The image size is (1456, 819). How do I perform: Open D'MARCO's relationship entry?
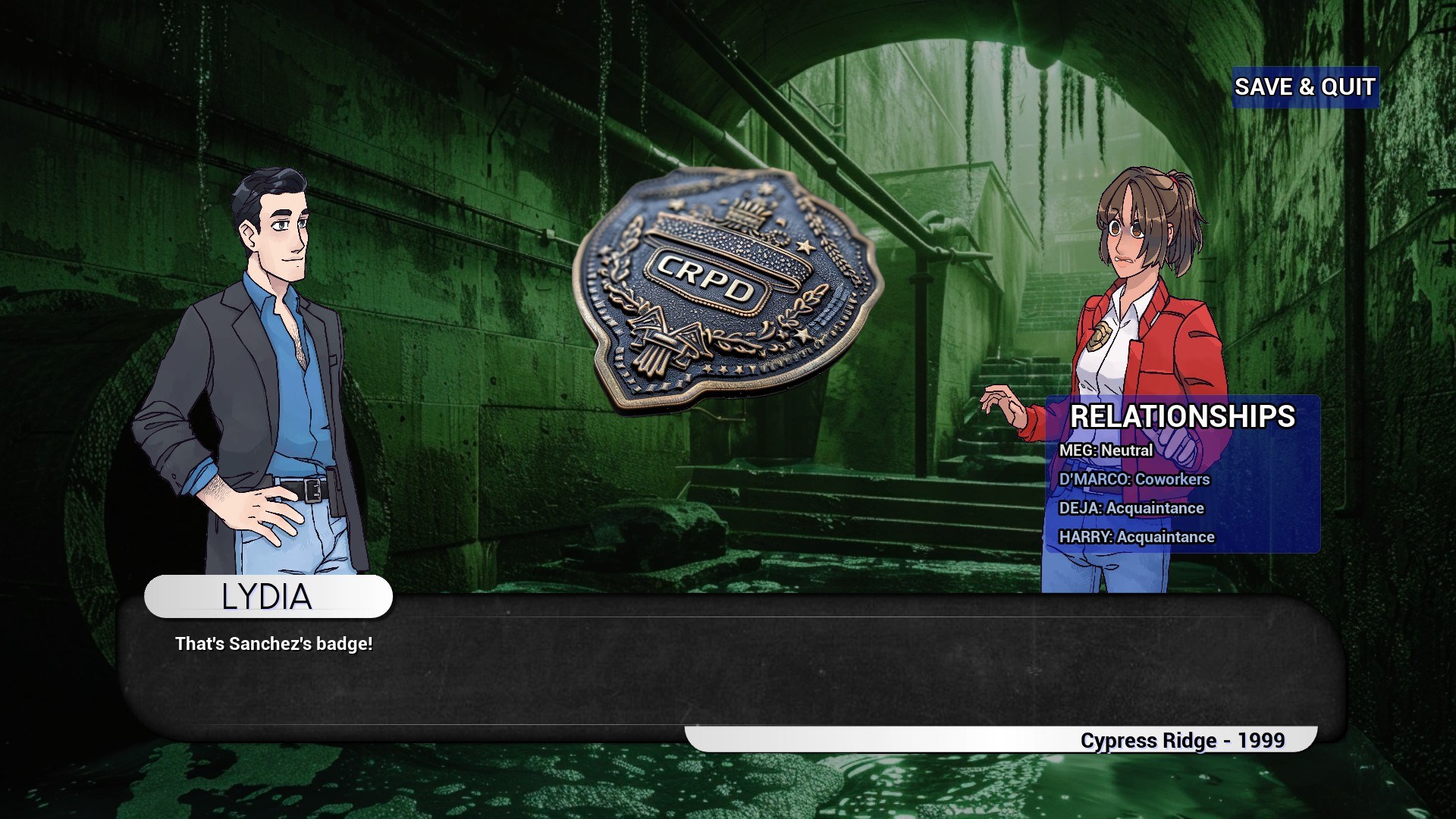pyautogui.click(x=1134, y=479)
